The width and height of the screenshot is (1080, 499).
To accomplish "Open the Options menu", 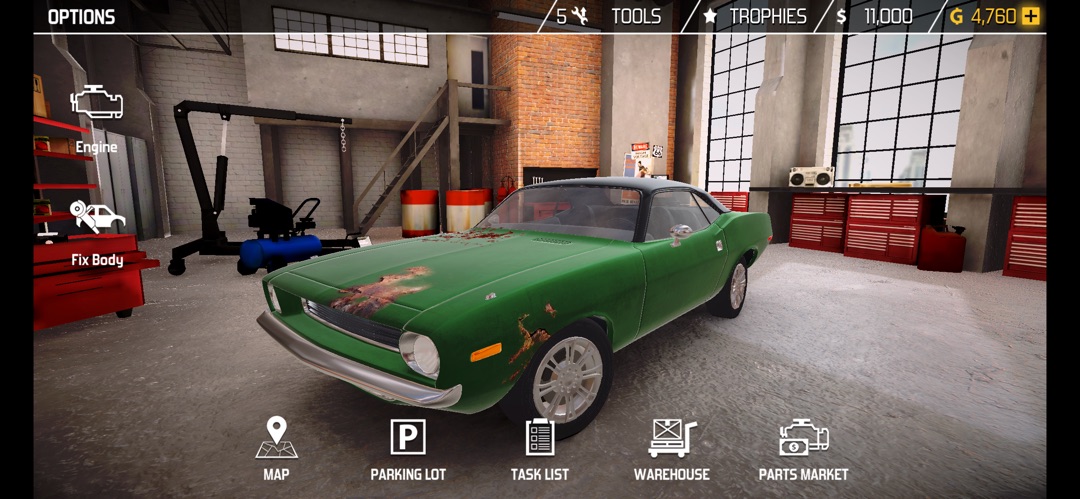I will [x=81, y=17].
